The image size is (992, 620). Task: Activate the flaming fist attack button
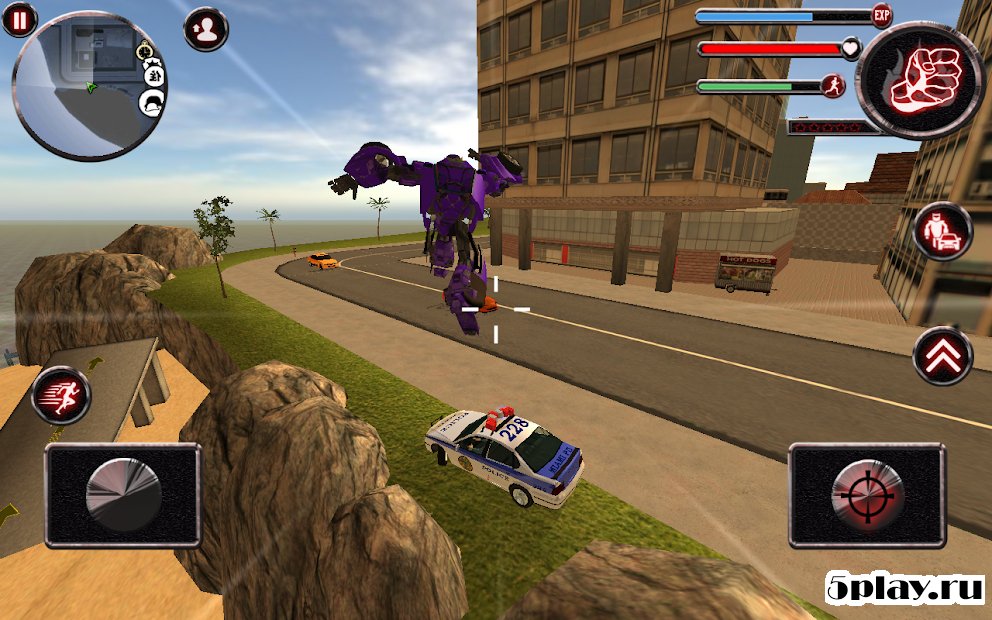click(x=921, y=79)
